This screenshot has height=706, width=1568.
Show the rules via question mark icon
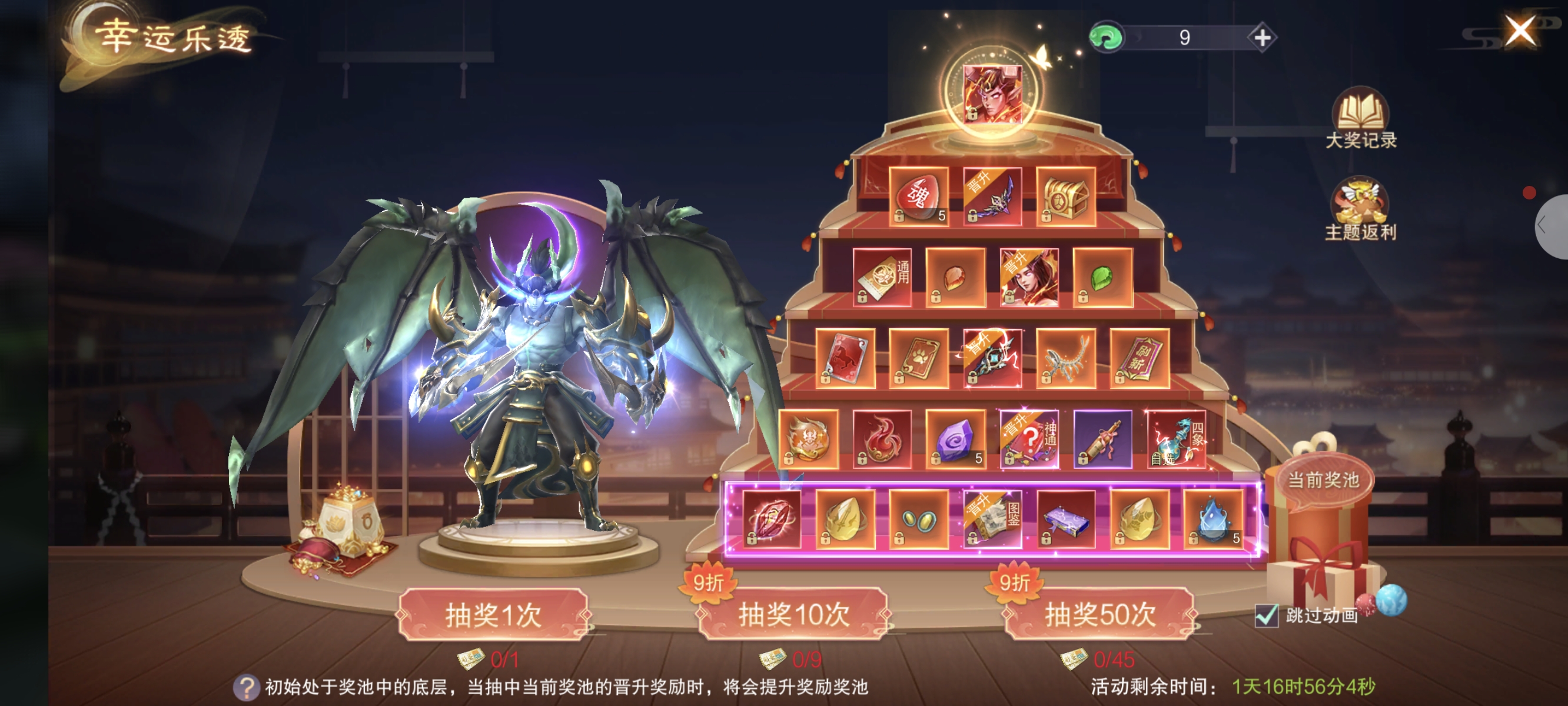[x=247, y=688]
